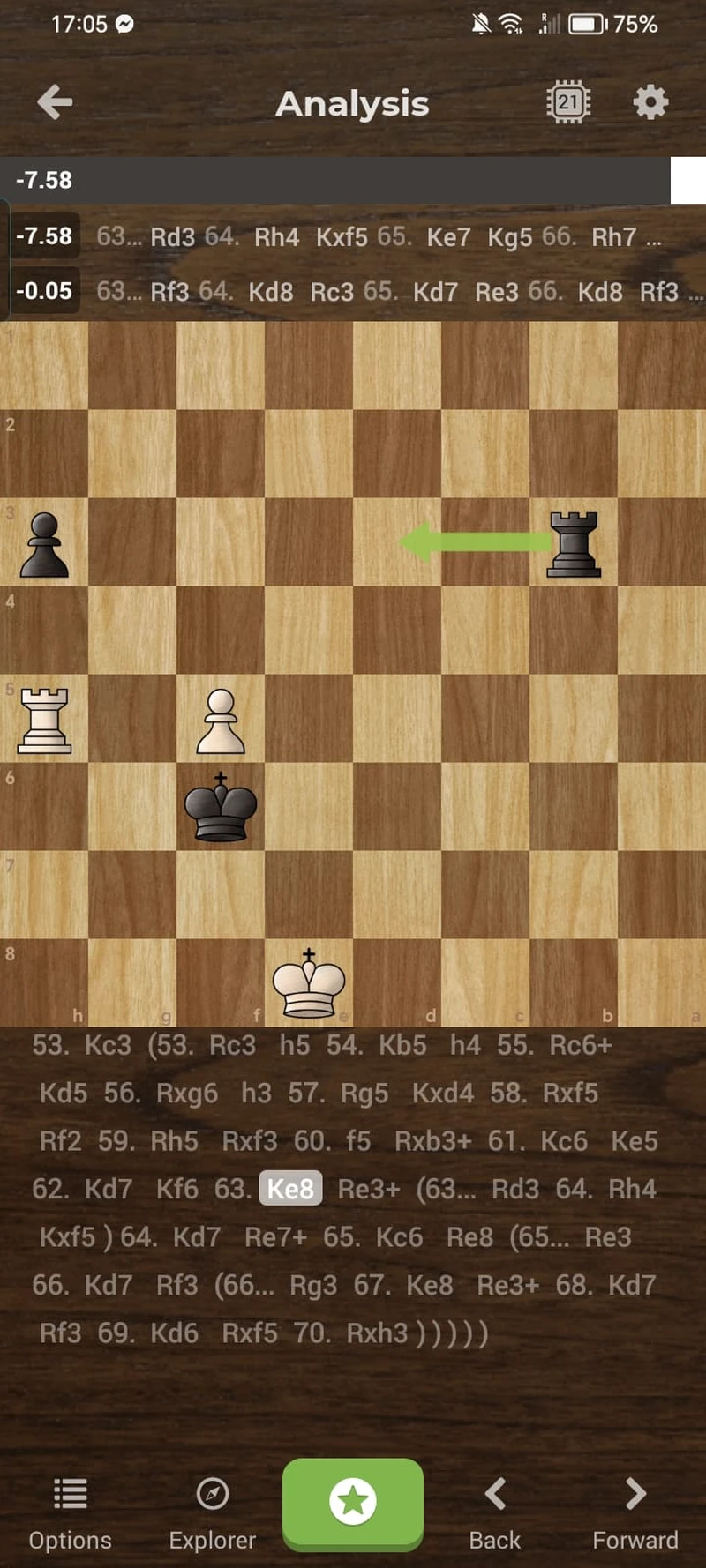
Task: Tap the green star button
Action: coord(353,1502)
